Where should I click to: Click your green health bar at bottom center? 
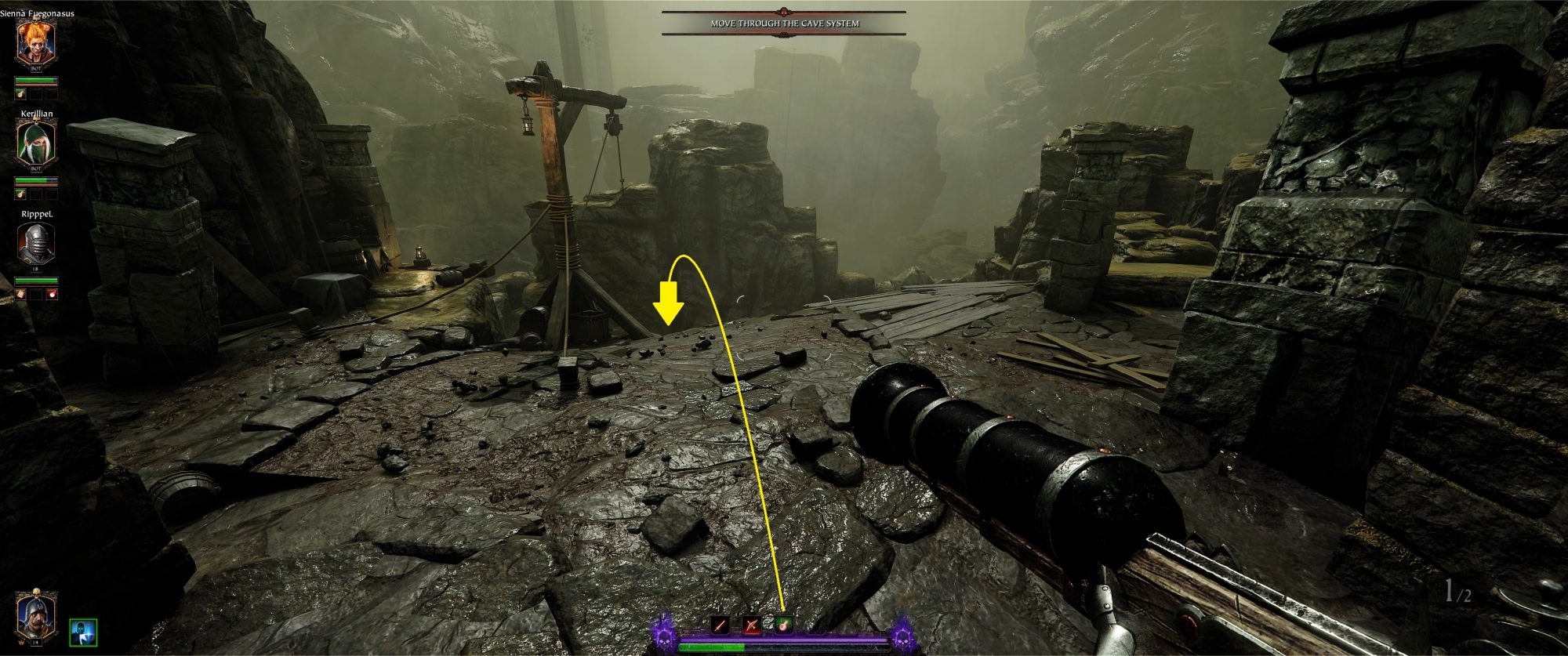[713, 647]
